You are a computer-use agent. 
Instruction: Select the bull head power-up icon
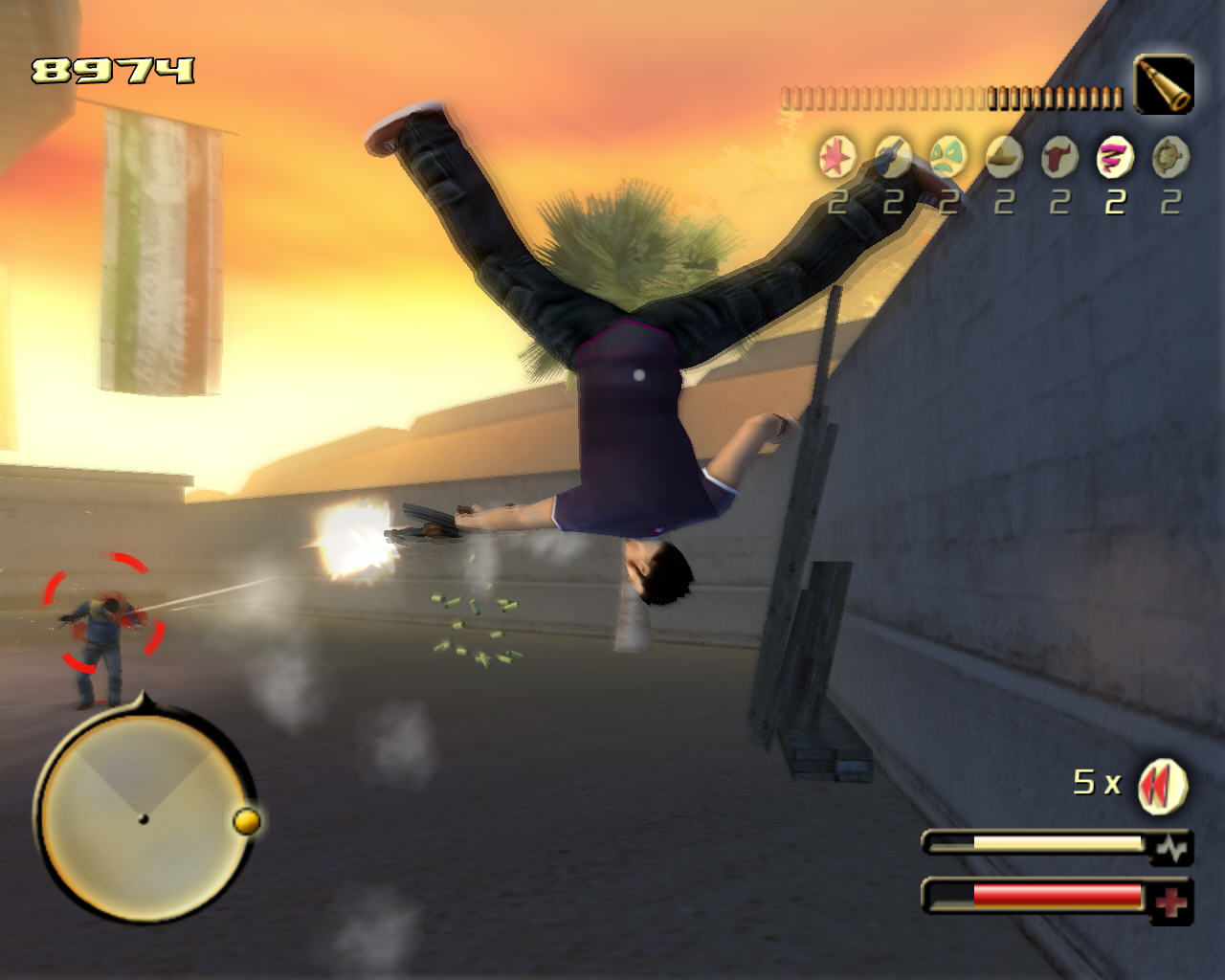tap(1057, 157)
